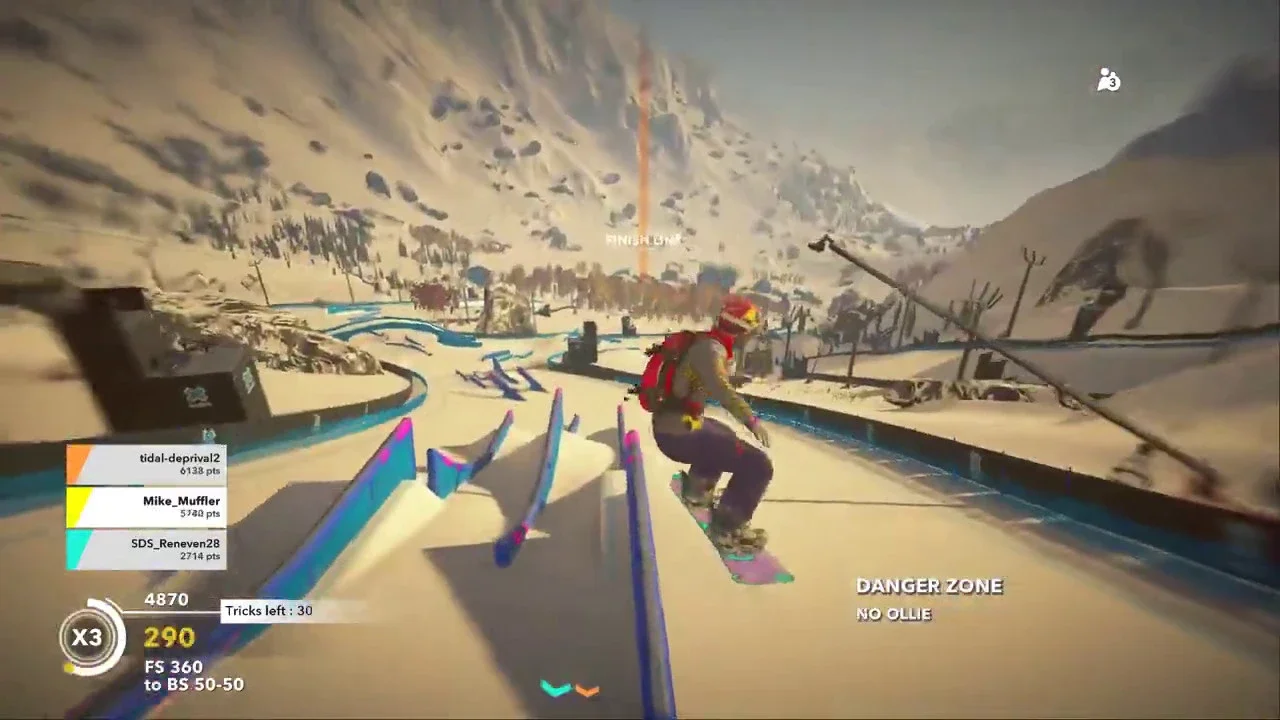Select tidal-deprival2 on the leaderboard
Viewport: 1280px width, 720px height.
[x=147, y=464]
